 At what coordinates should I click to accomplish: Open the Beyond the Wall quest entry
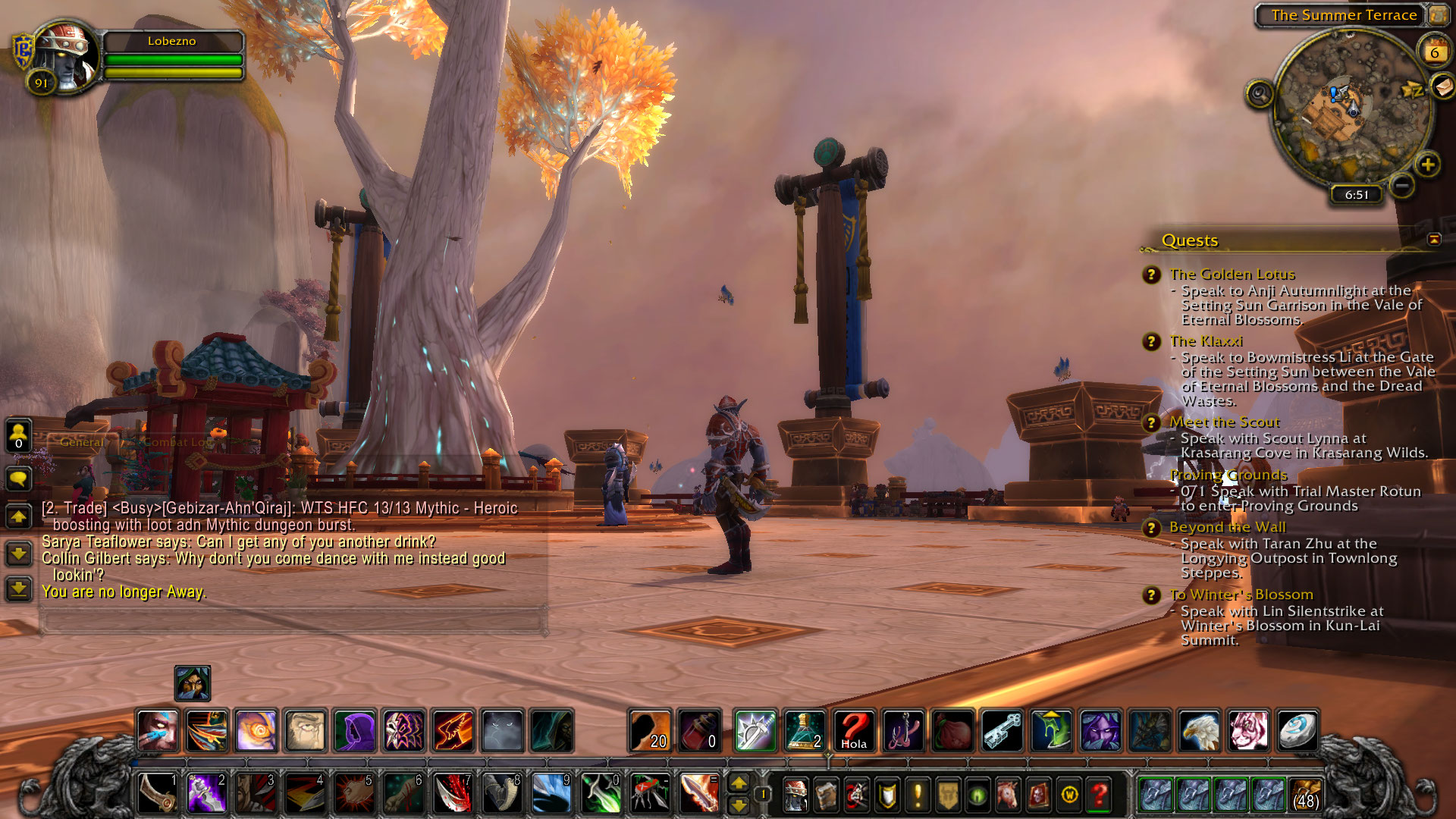tap(1227, 527)
